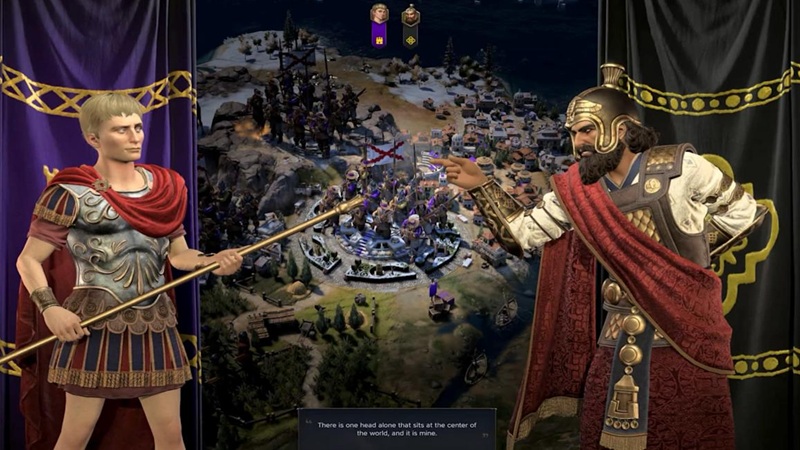Screen dimensions: 800x450
Task: Select the blond leader portrait on the purple banner
Action: coord(379,14)
